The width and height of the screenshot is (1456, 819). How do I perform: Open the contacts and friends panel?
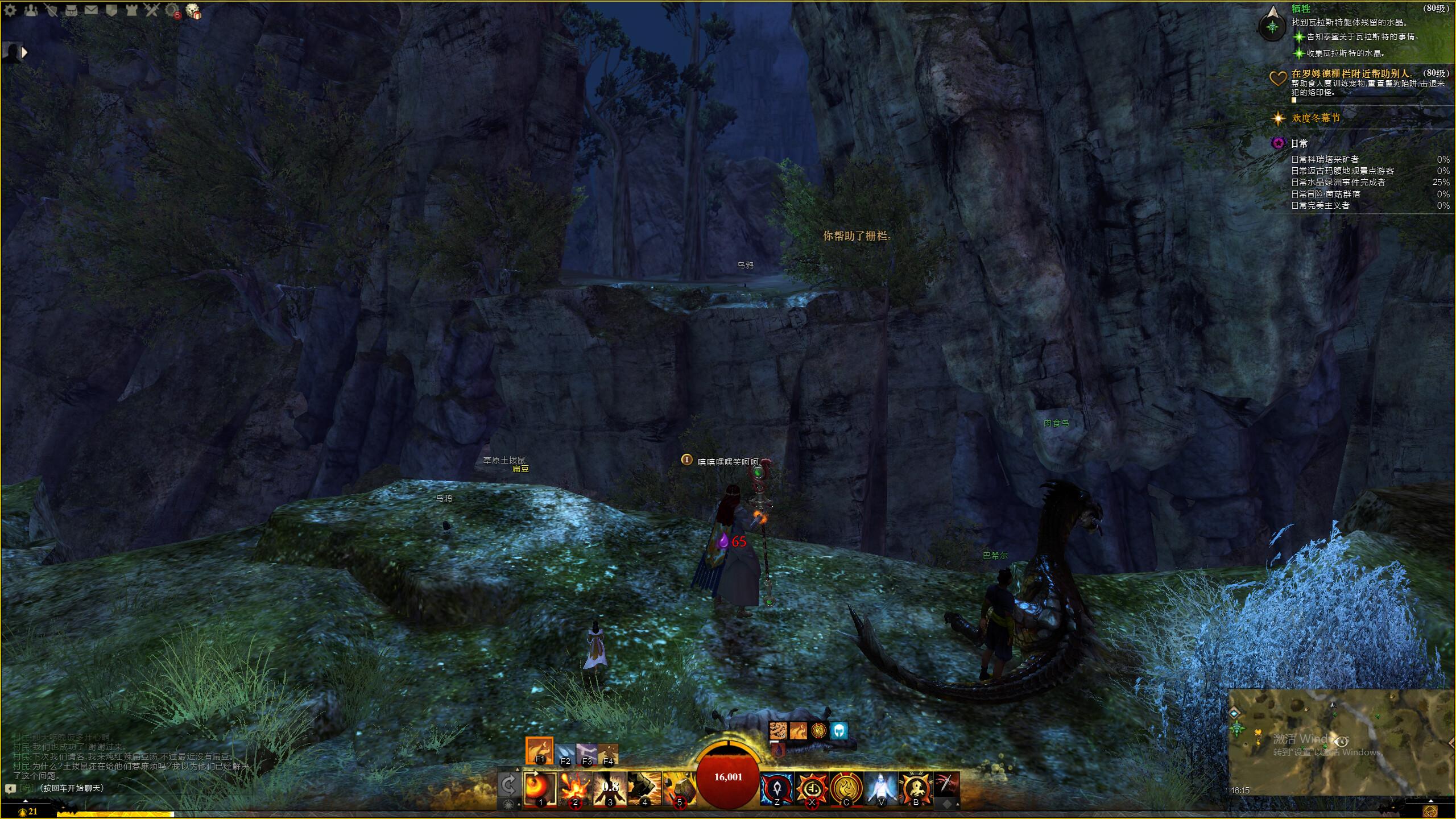(30, 10)
